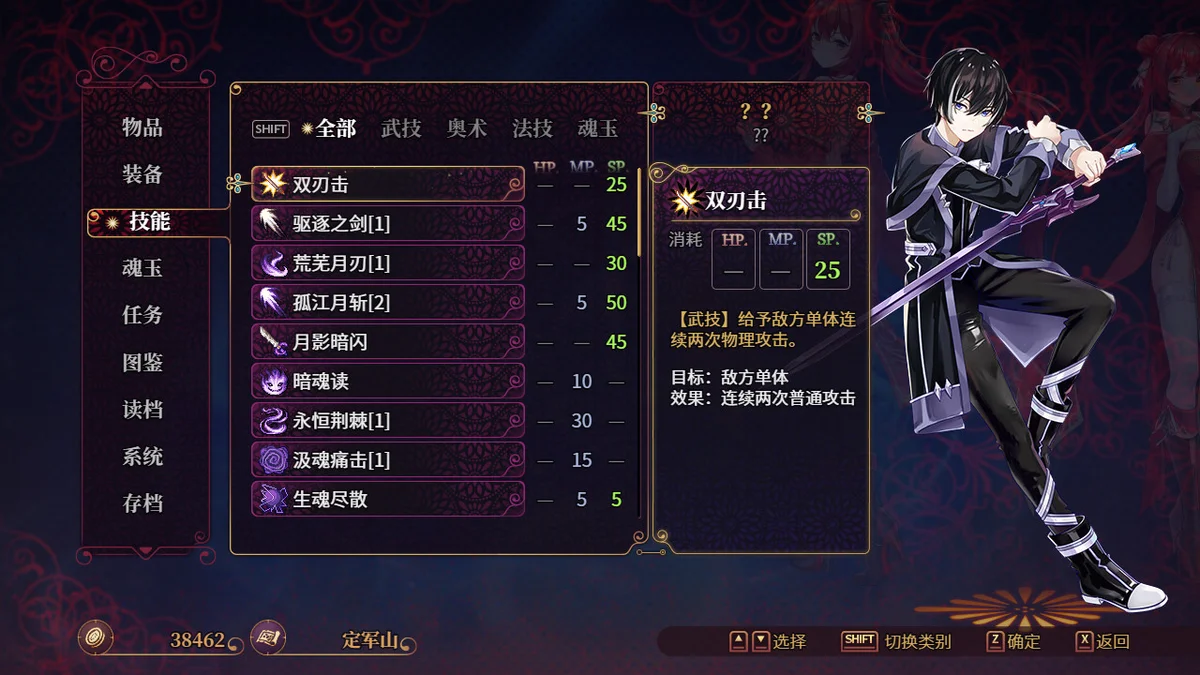The image size is (1200, 675).
Task: Open the 魂玉 entry in left menu
Action: 142,268
